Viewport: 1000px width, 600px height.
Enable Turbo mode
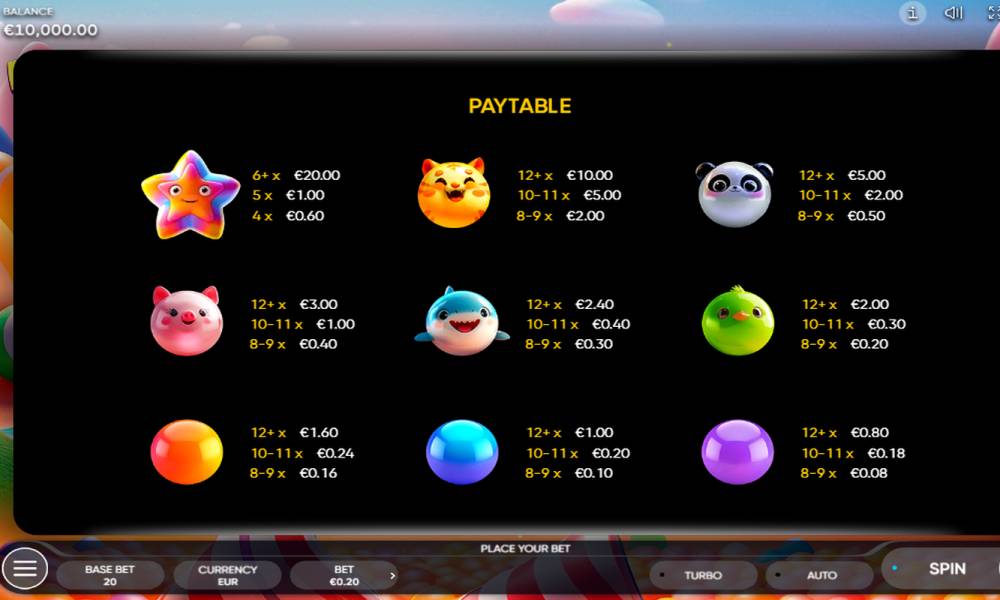tap(703, 575)
